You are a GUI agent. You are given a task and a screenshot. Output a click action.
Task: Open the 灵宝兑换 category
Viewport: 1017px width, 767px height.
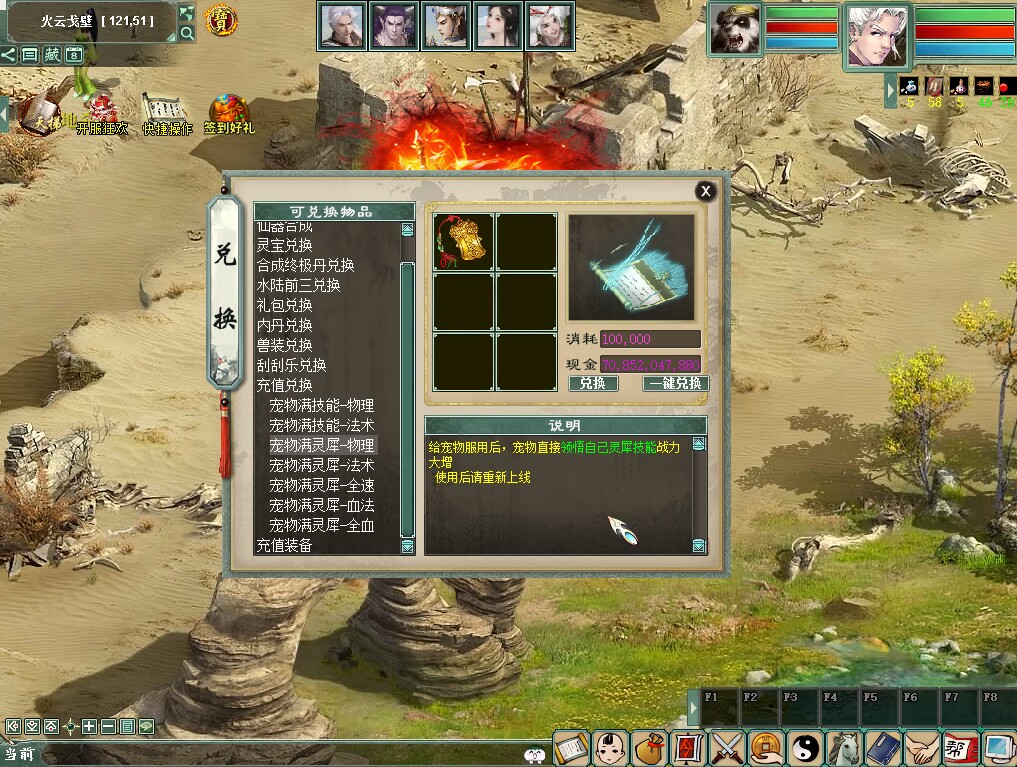pos(285,245)
